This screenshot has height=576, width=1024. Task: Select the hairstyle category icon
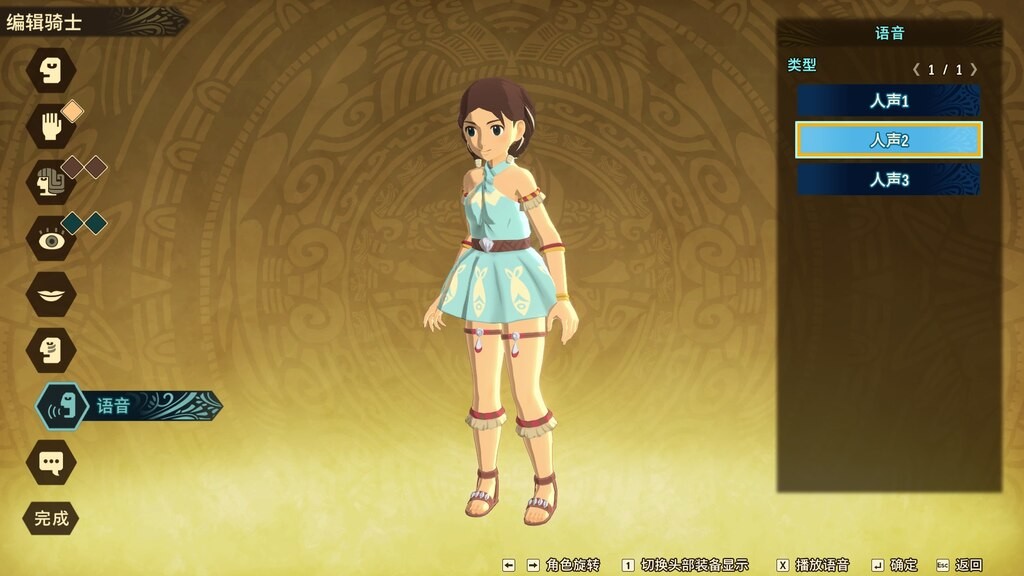coord(51,181)
